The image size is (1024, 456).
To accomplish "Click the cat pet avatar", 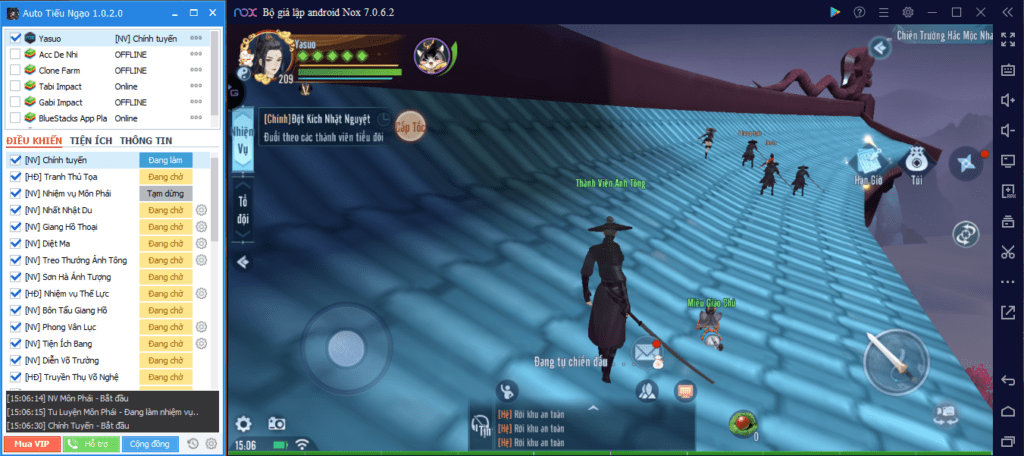I will click(x=431, y=53).
